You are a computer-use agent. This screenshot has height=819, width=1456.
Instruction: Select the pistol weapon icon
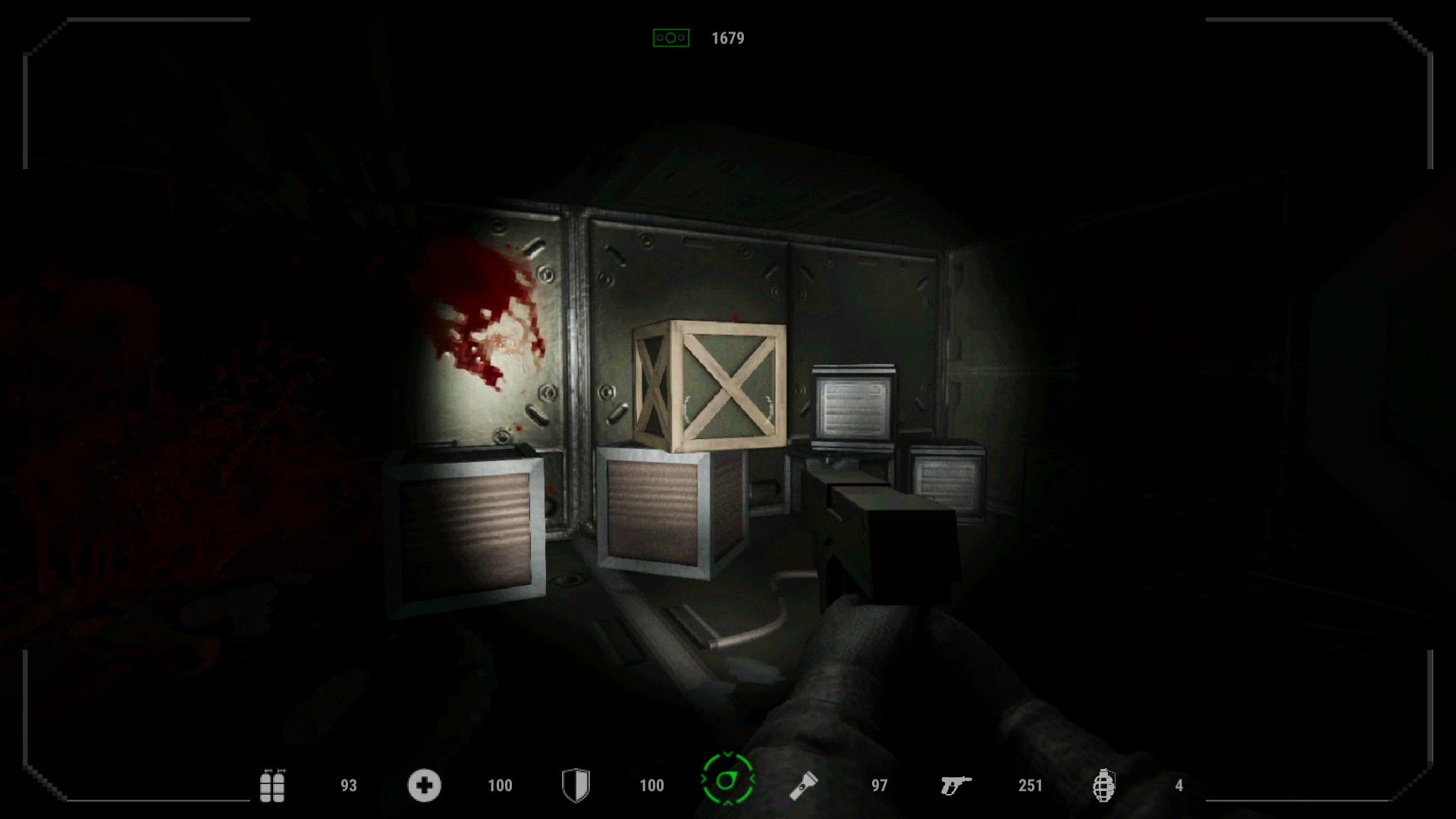(x=957, y=786)
